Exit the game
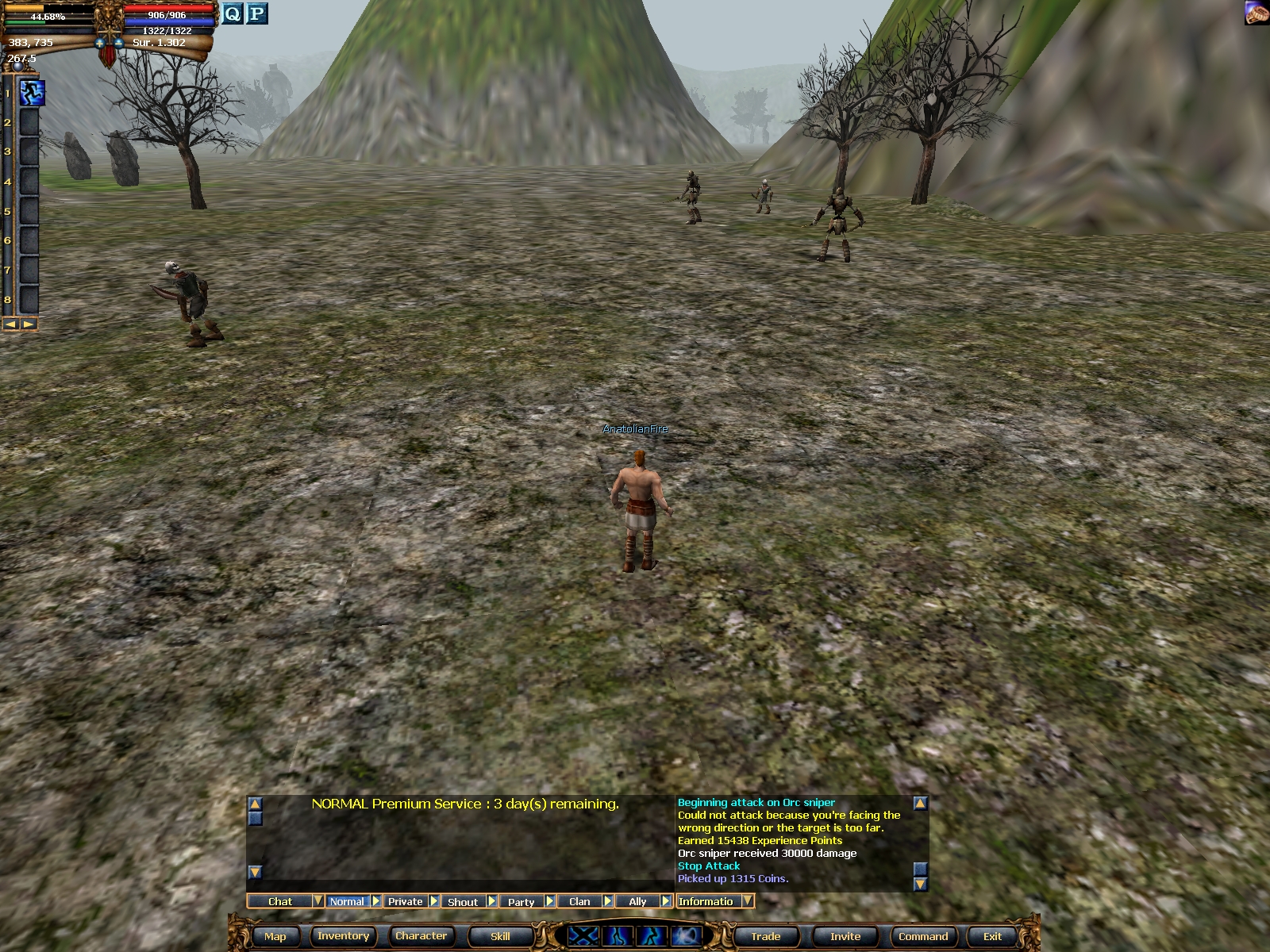1270x952 pixels. point(992,936)
